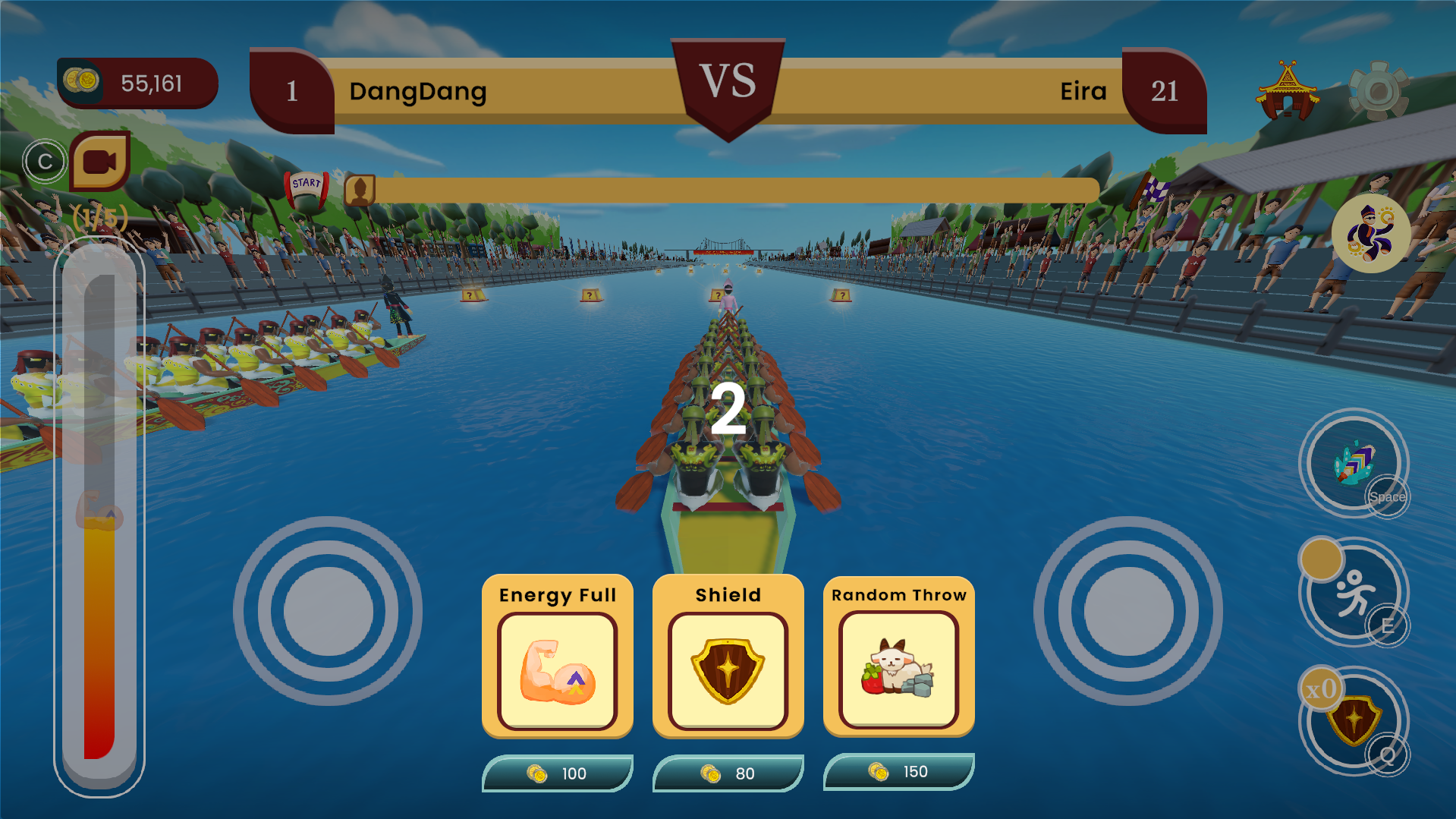Image resolution: width=1456 pixels, height=819 pixels.
Task: Click the VS banner at top center
Action: click(728, 81)
